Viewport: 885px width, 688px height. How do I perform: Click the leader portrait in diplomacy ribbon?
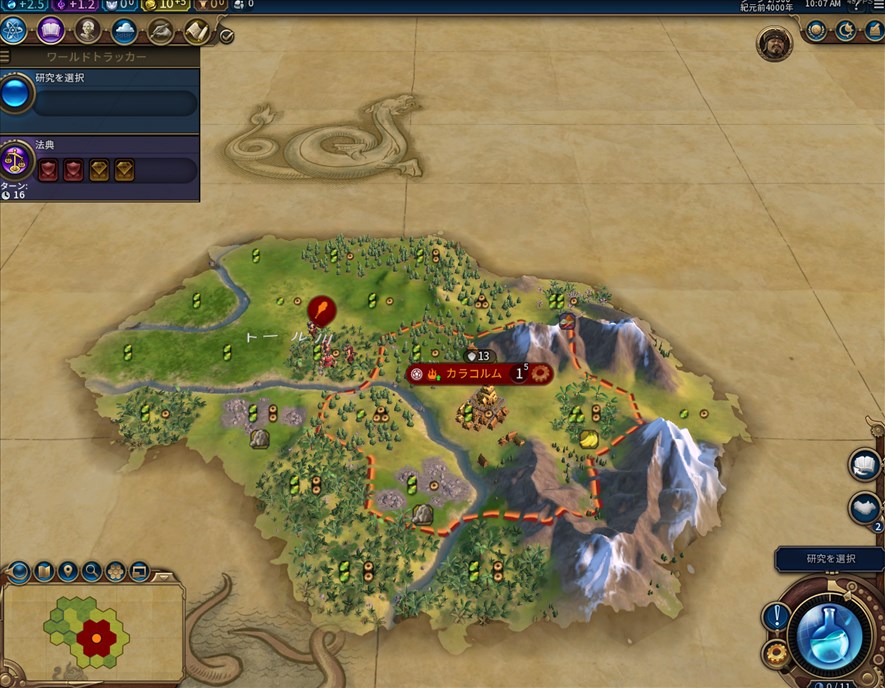click(x=774, y=43)
